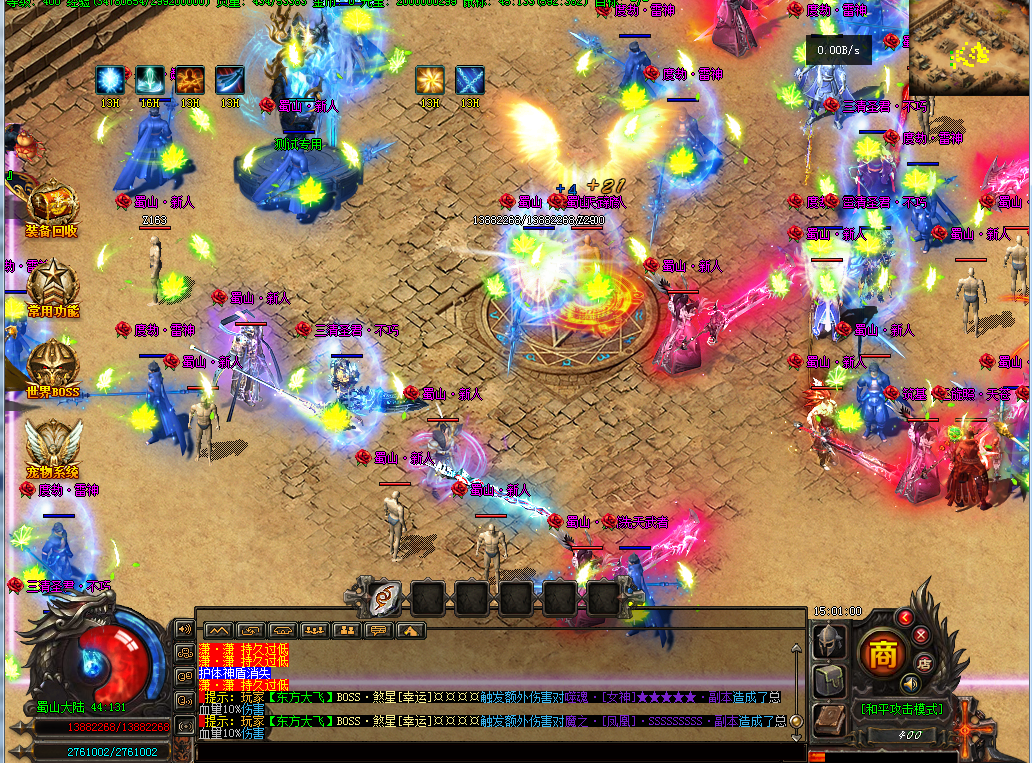1032x763 pixels.
Task: Click the red X close button
Action: [x=921, y=635]
